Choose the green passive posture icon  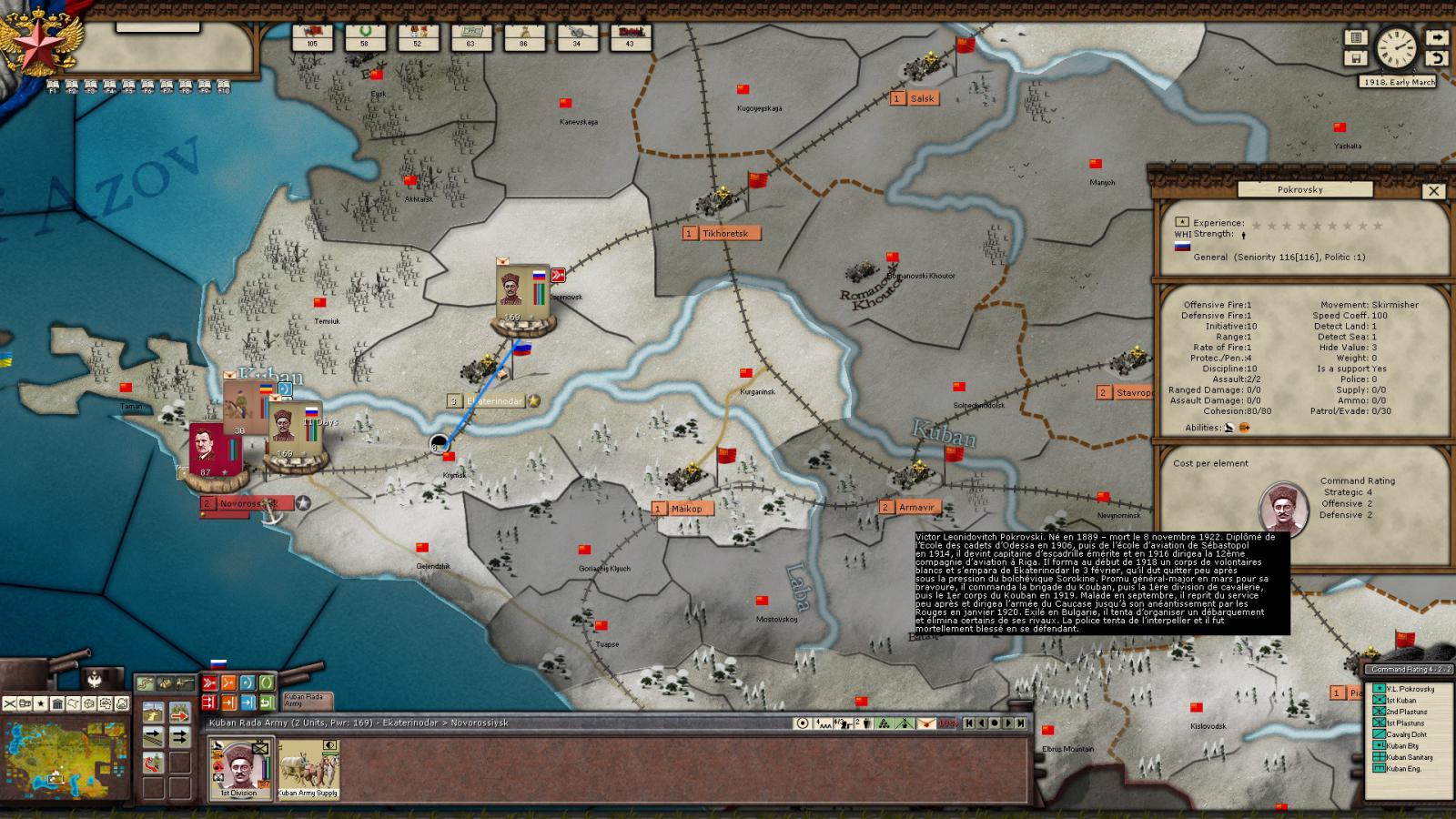(x=267, y=682)
